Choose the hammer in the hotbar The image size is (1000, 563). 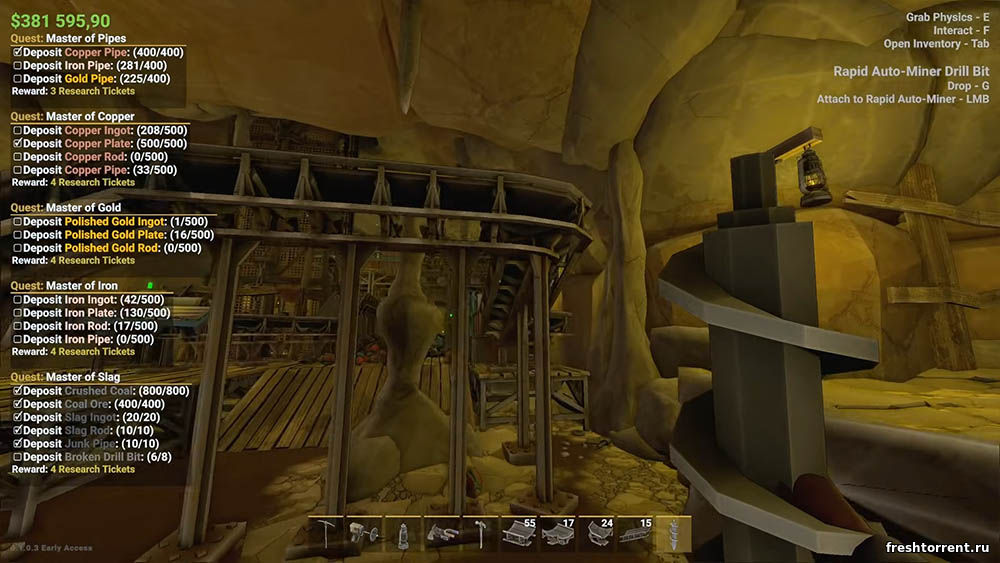[x=481, y=533]
